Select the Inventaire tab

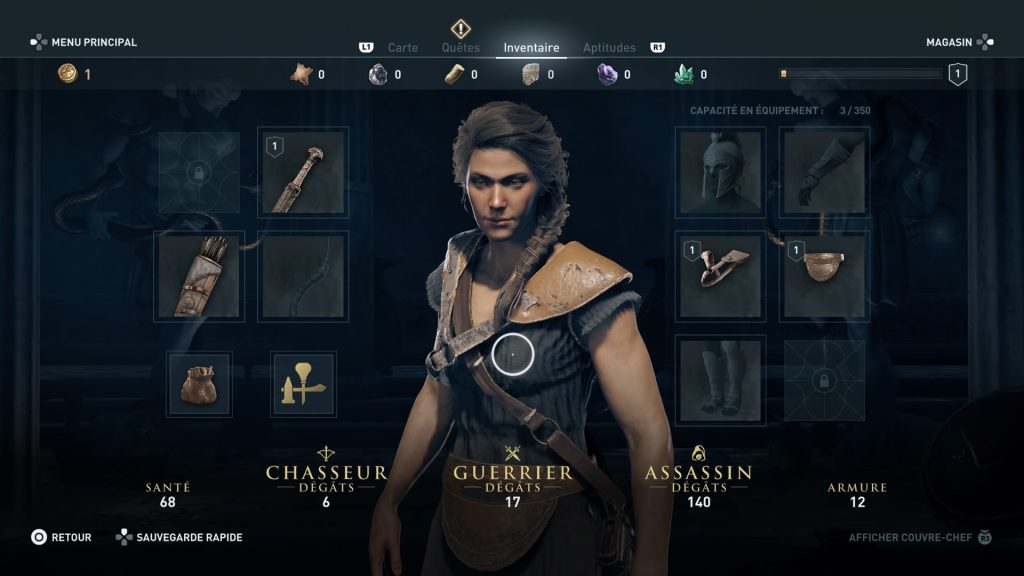(531, 47)
